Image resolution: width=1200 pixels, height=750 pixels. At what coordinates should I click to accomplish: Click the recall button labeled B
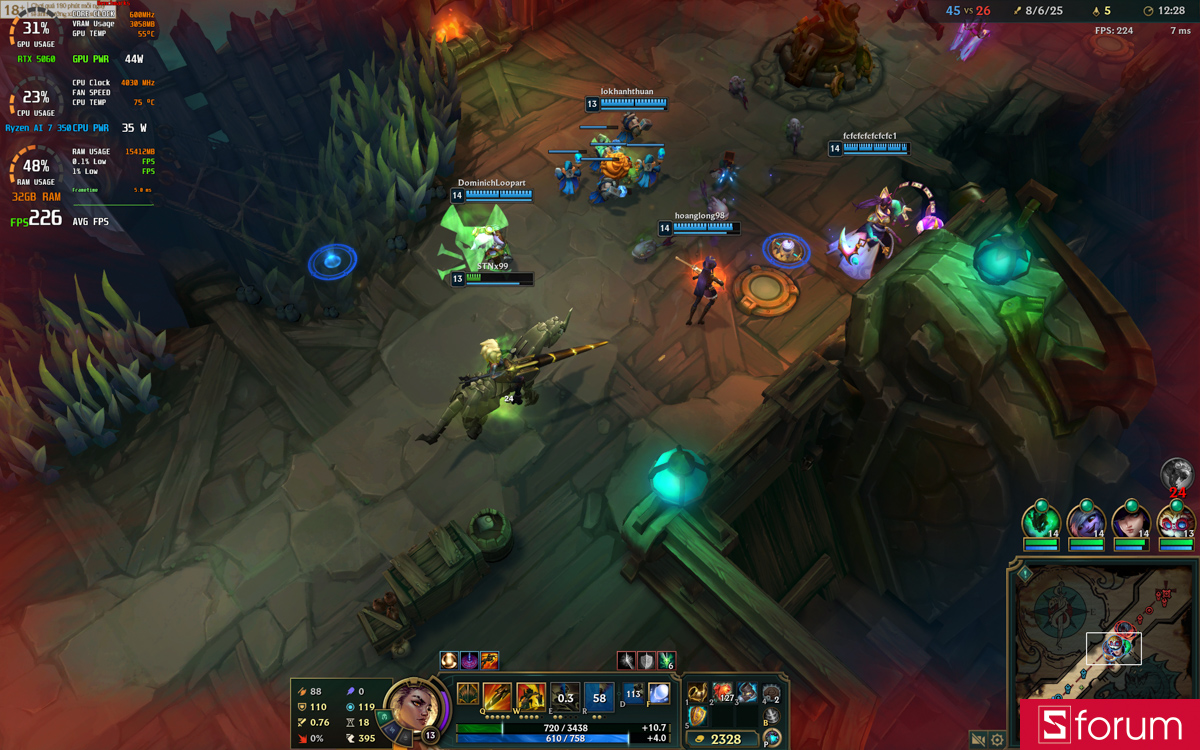(x=771, y=716)
